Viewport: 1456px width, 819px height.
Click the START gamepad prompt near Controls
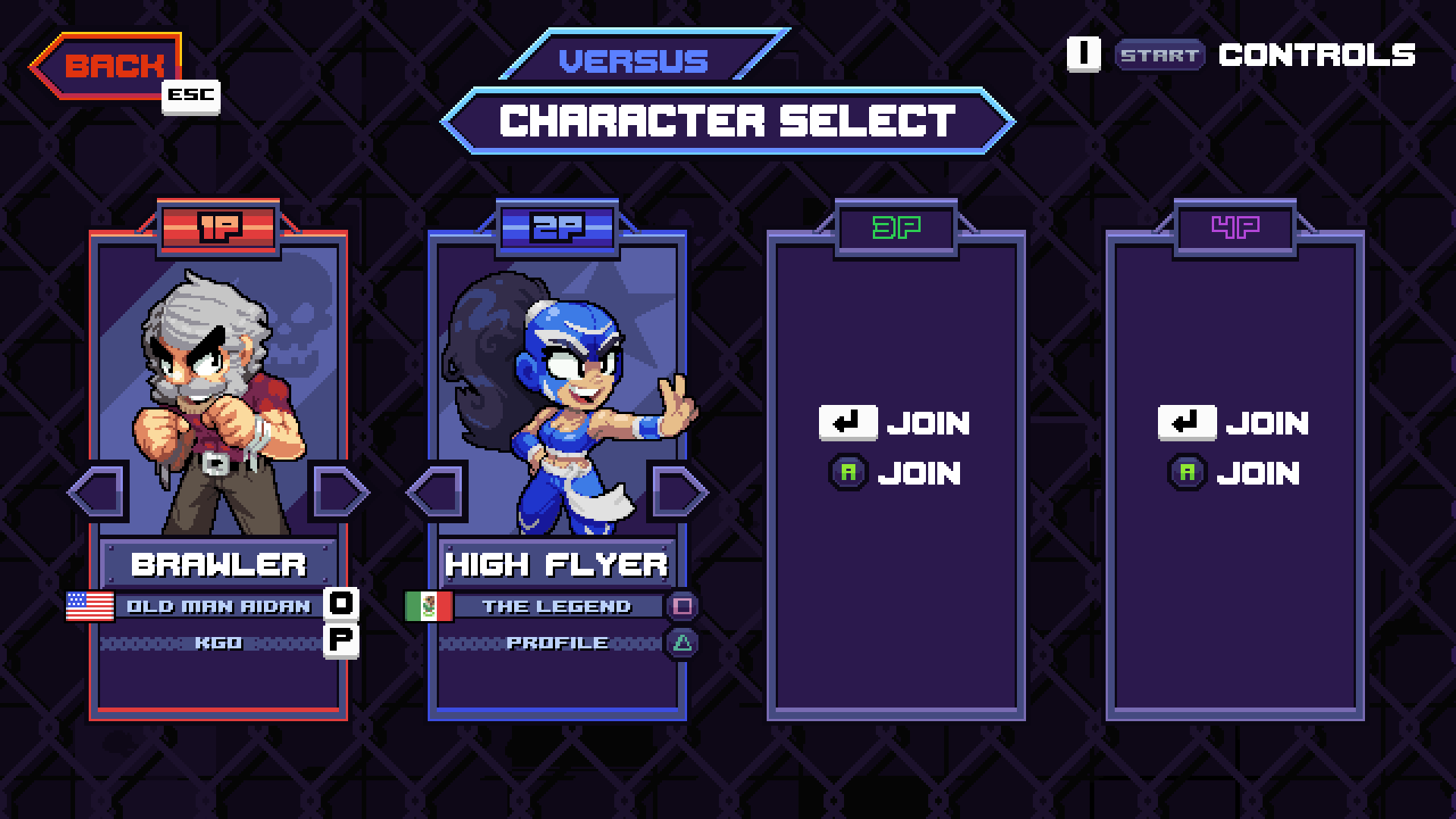click(x=1159, y=55)
